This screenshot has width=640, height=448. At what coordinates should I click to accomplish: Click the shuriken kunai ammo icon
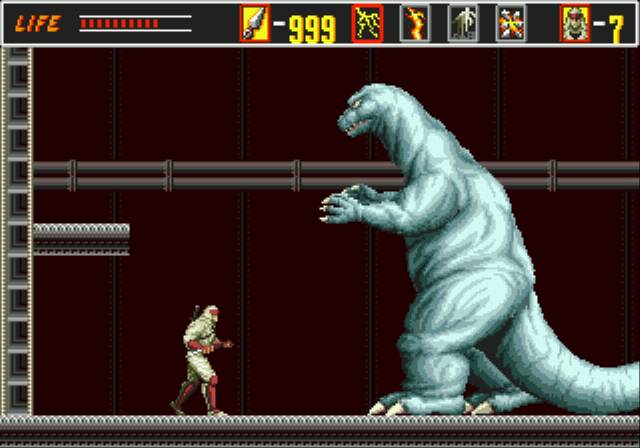tap(255, 23)
